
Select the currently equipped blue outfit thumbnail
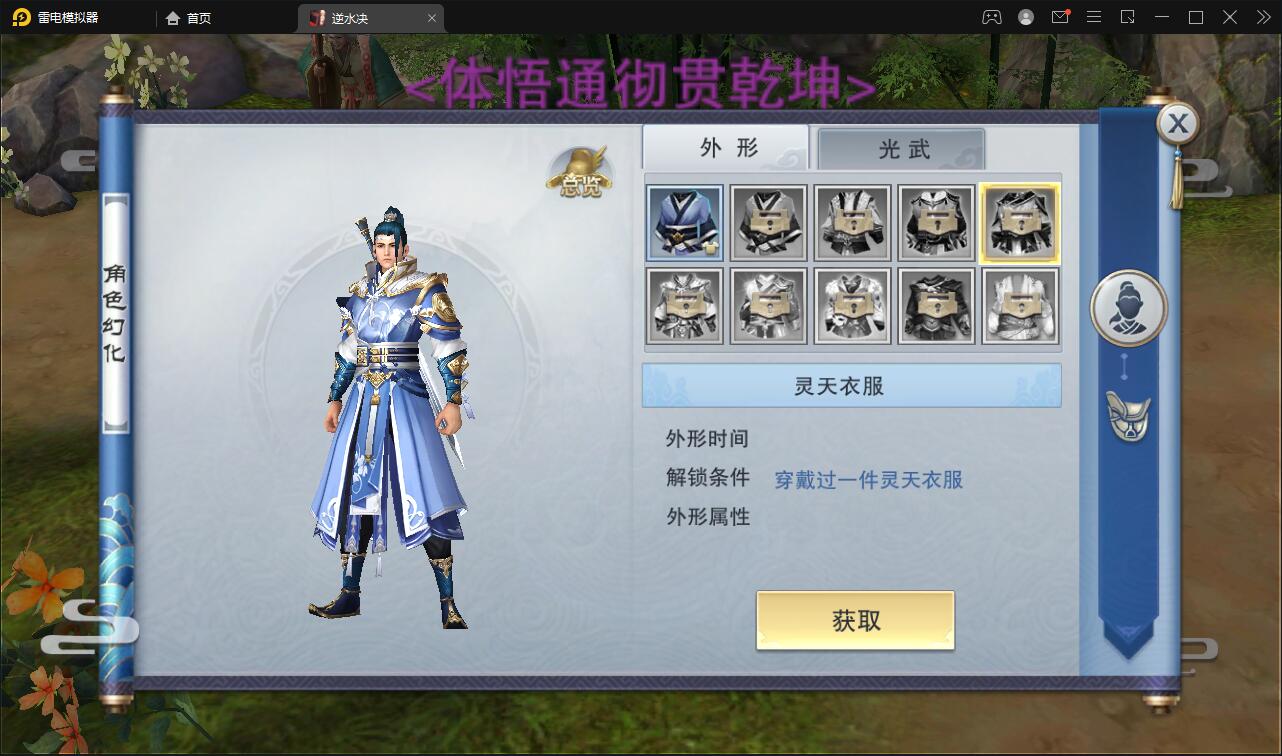(x=684, y=222)
